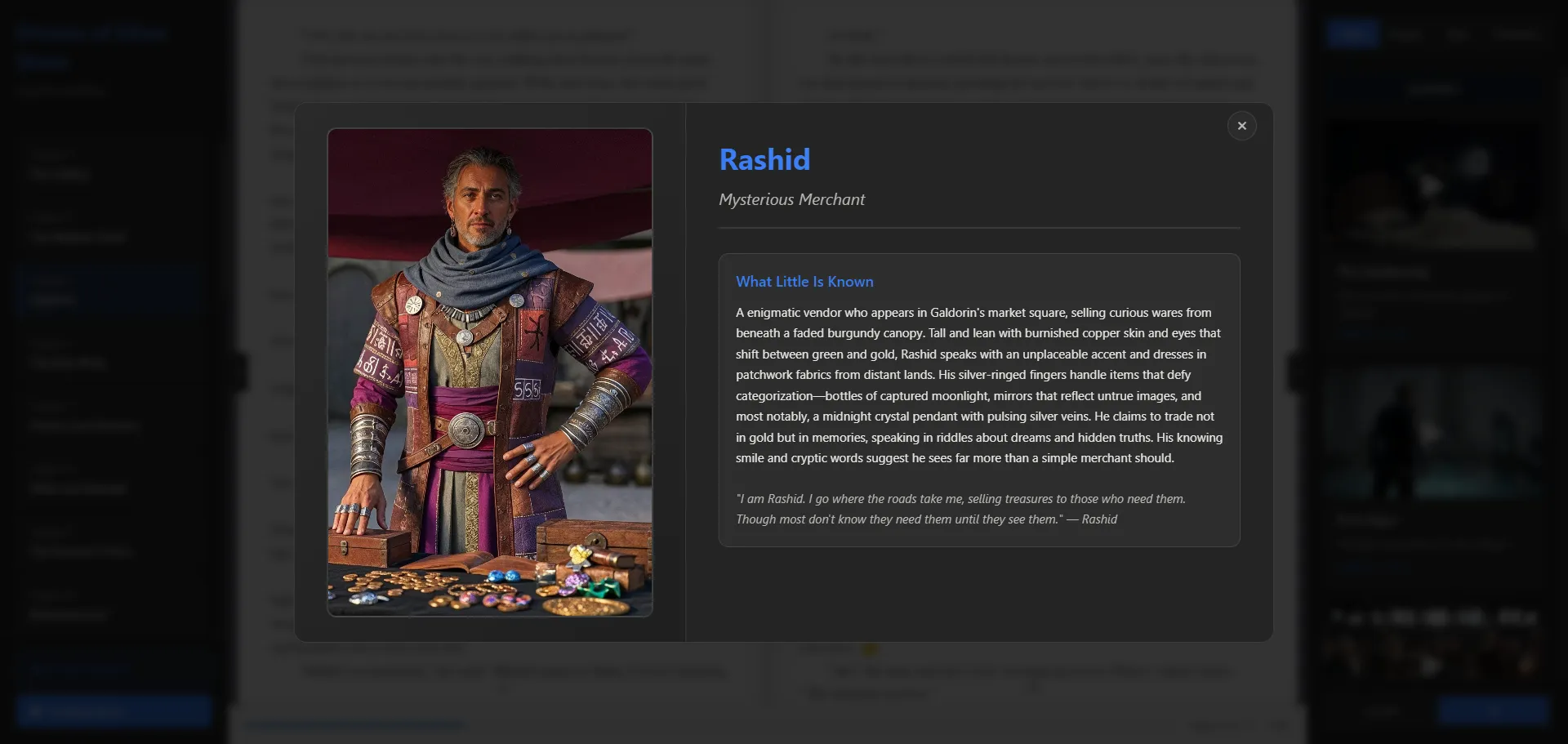Enlarge Rashid's portrait image
This screenshot has width=1568, height=744.
tap(489, 372)
